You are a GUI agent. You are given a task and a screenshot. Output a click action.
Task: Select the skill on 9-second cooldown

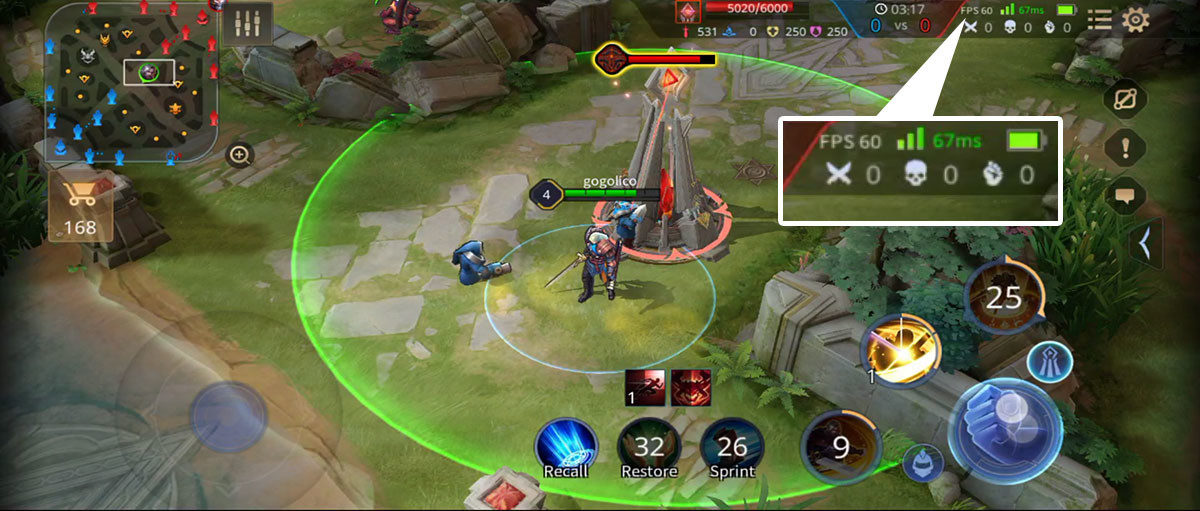pyautogui.click(x=841, y=447)
